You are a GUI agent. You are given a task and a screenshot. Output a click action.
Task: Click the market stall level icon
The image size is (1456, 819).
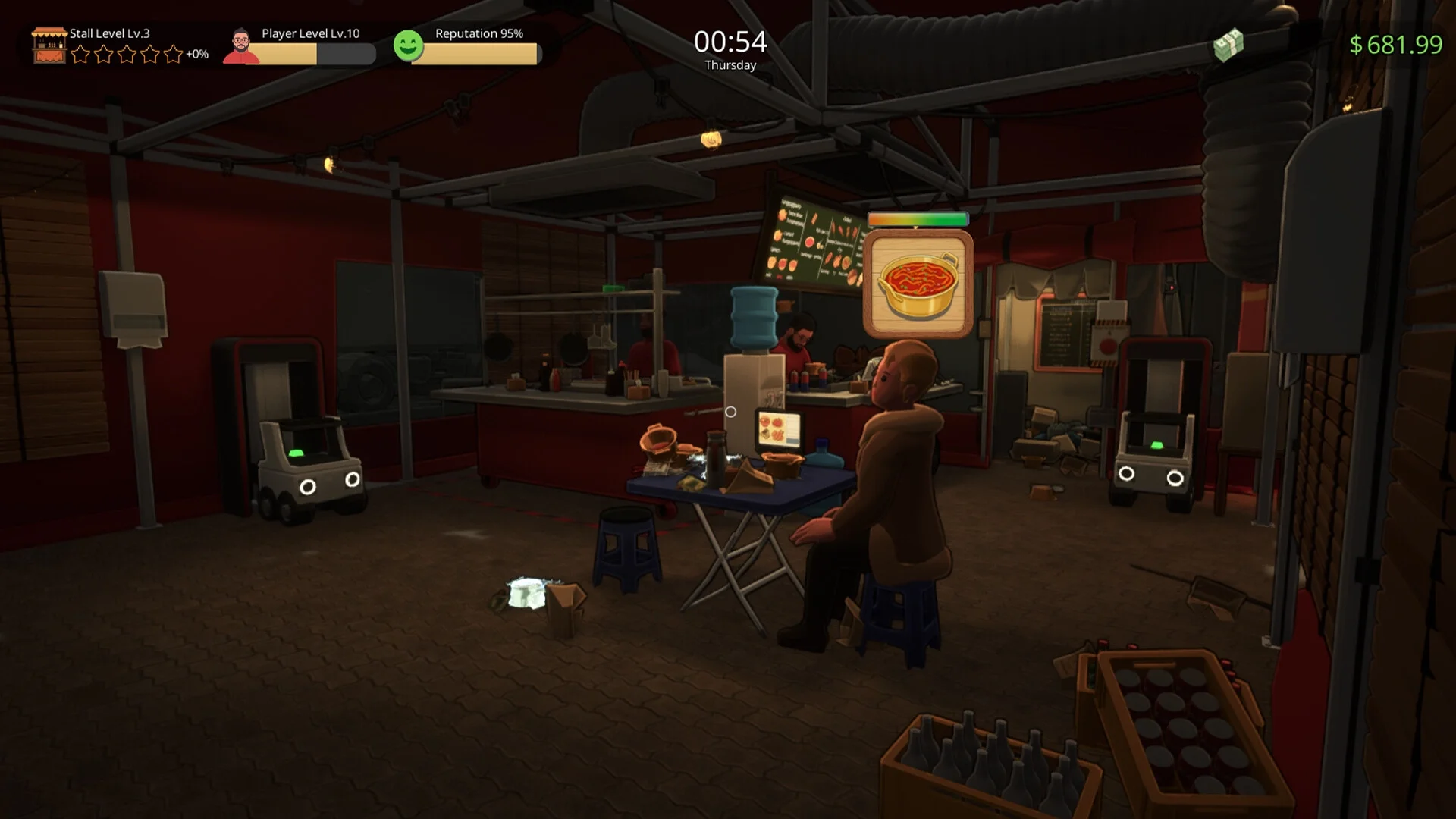click(x=49, y=45)
